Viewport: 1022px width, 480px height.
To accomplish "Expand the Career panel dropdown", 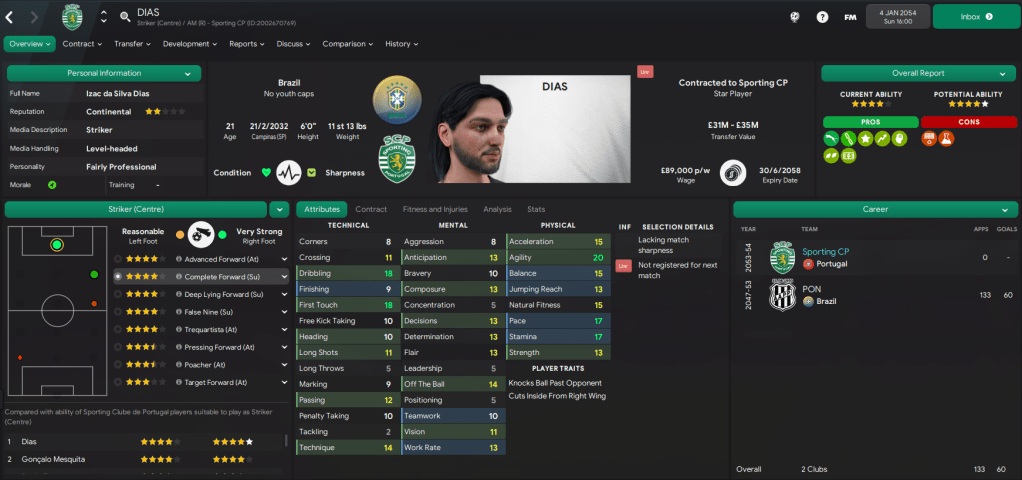I will click(1003, 210).
